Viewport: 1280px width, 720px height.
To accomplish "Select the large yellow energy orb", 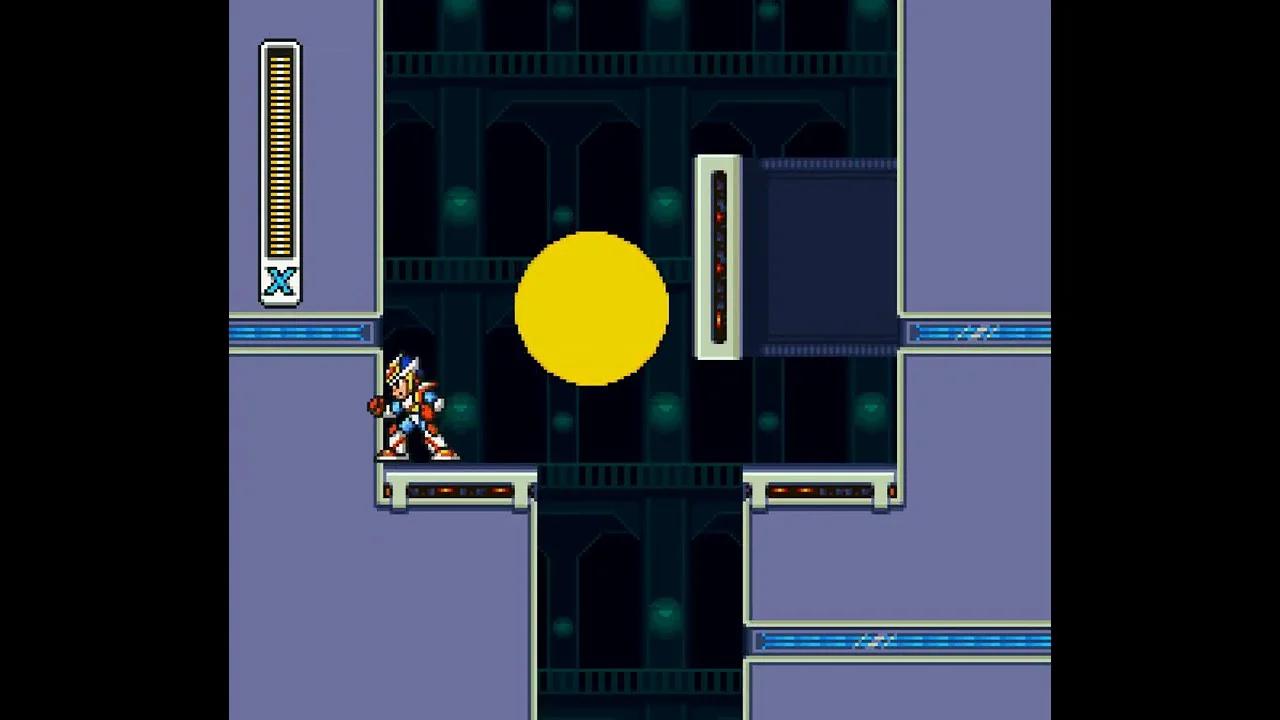I will coord(592,310).
